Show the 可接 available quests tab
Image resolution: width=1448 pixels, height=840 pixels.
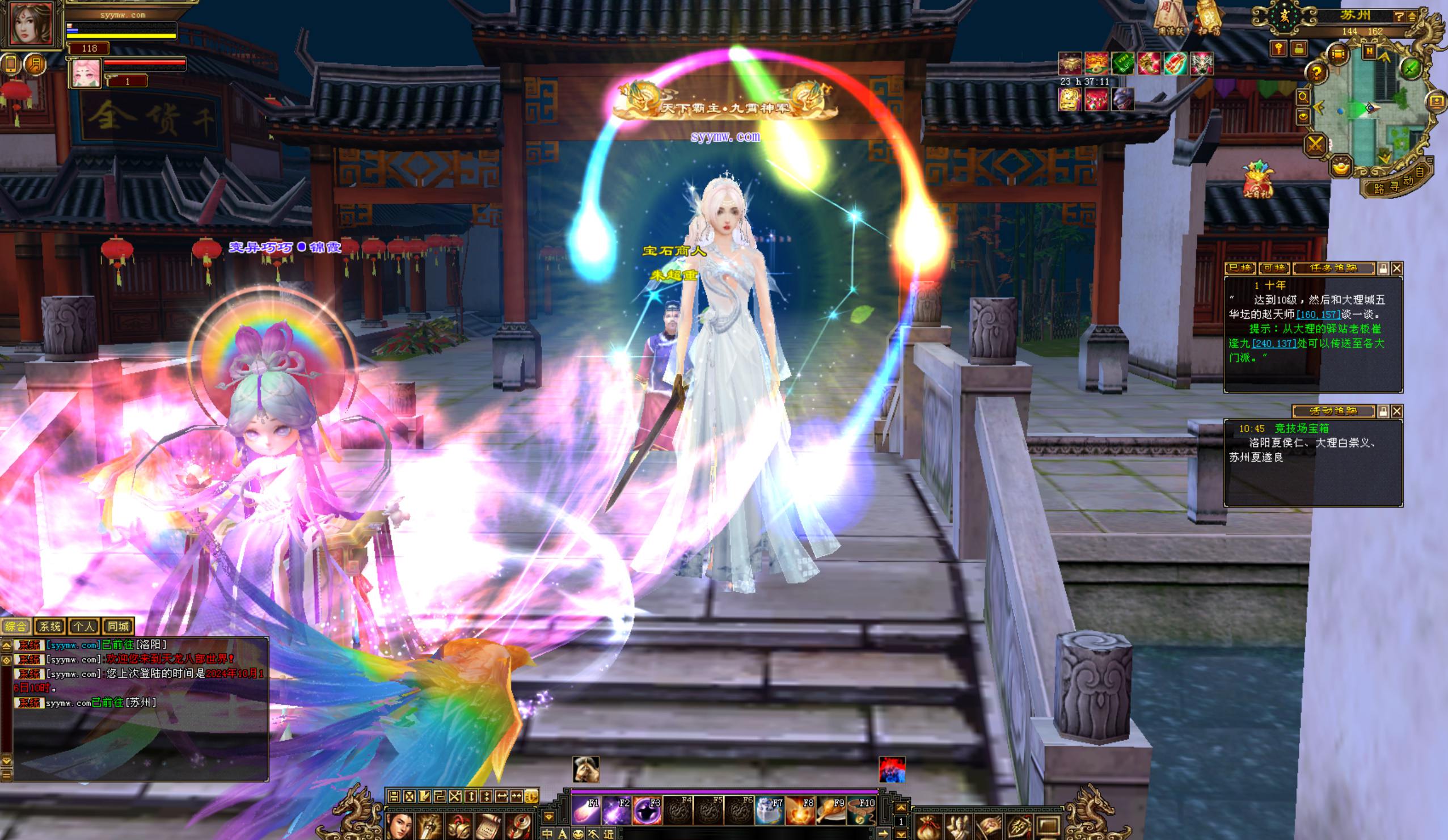click(x=1274, y=268)
